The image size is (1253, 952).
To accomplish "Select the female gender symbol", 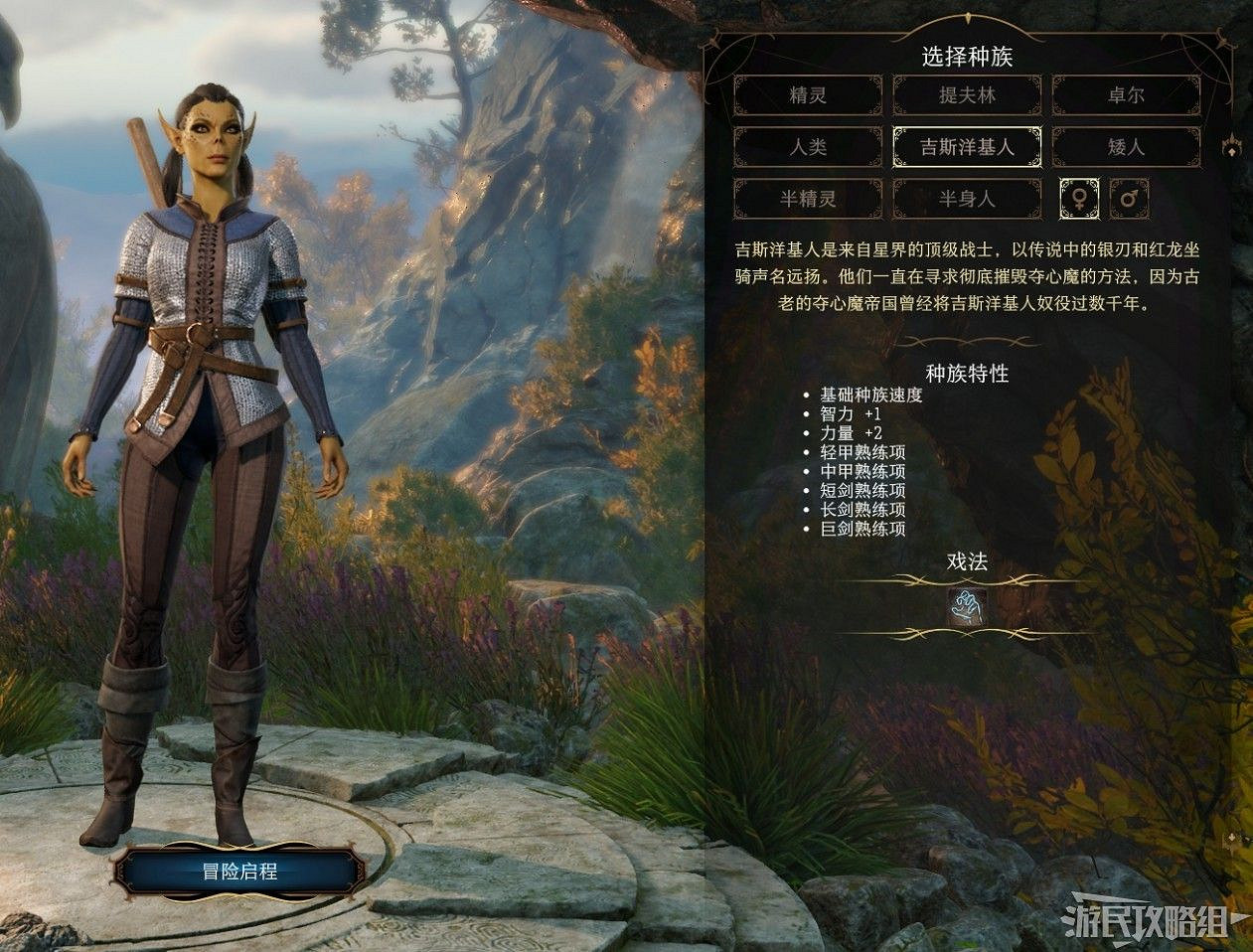I will (1080, 199).
